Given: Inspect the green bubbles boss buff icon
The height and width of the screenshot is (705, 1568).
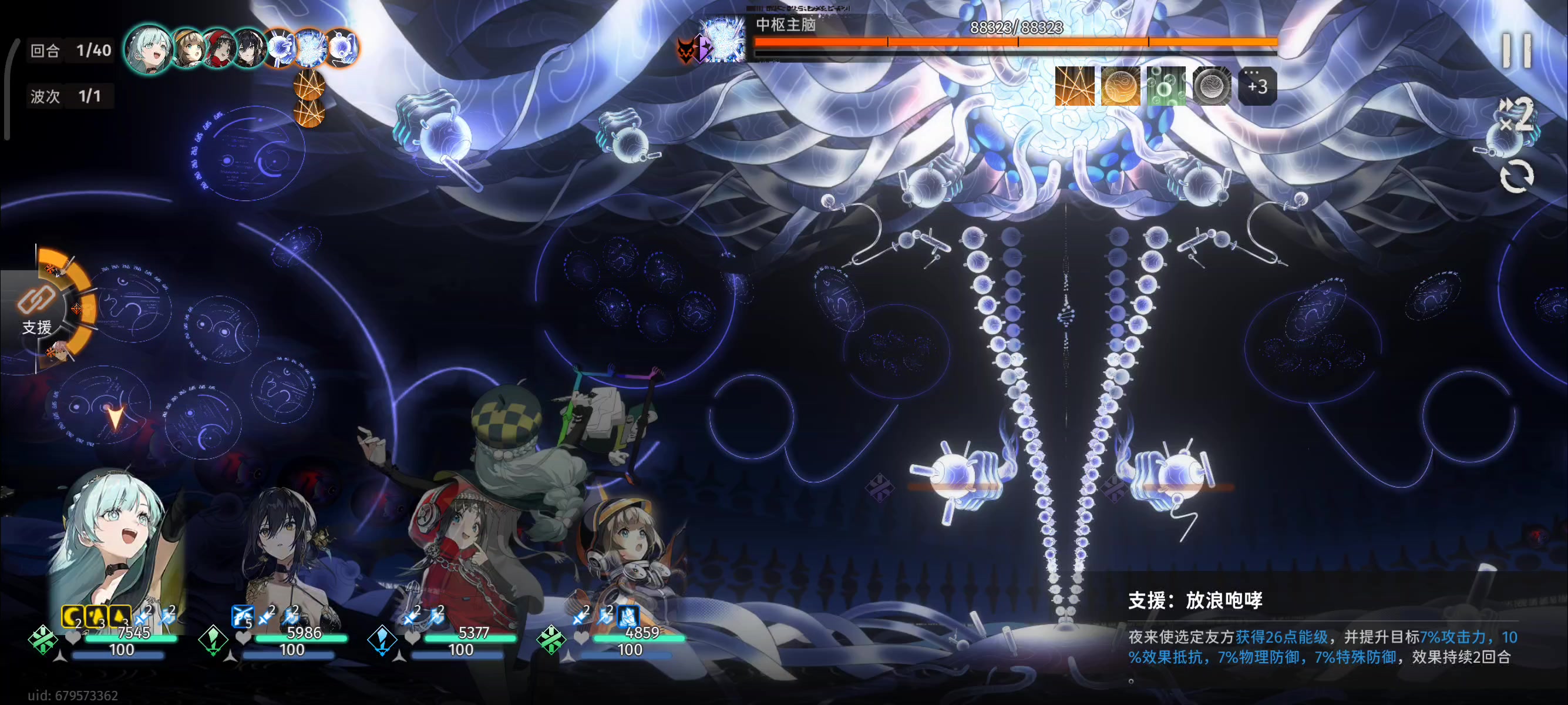Looking at the screenshot, I should pyautogui.click(x=1166, y=86).
